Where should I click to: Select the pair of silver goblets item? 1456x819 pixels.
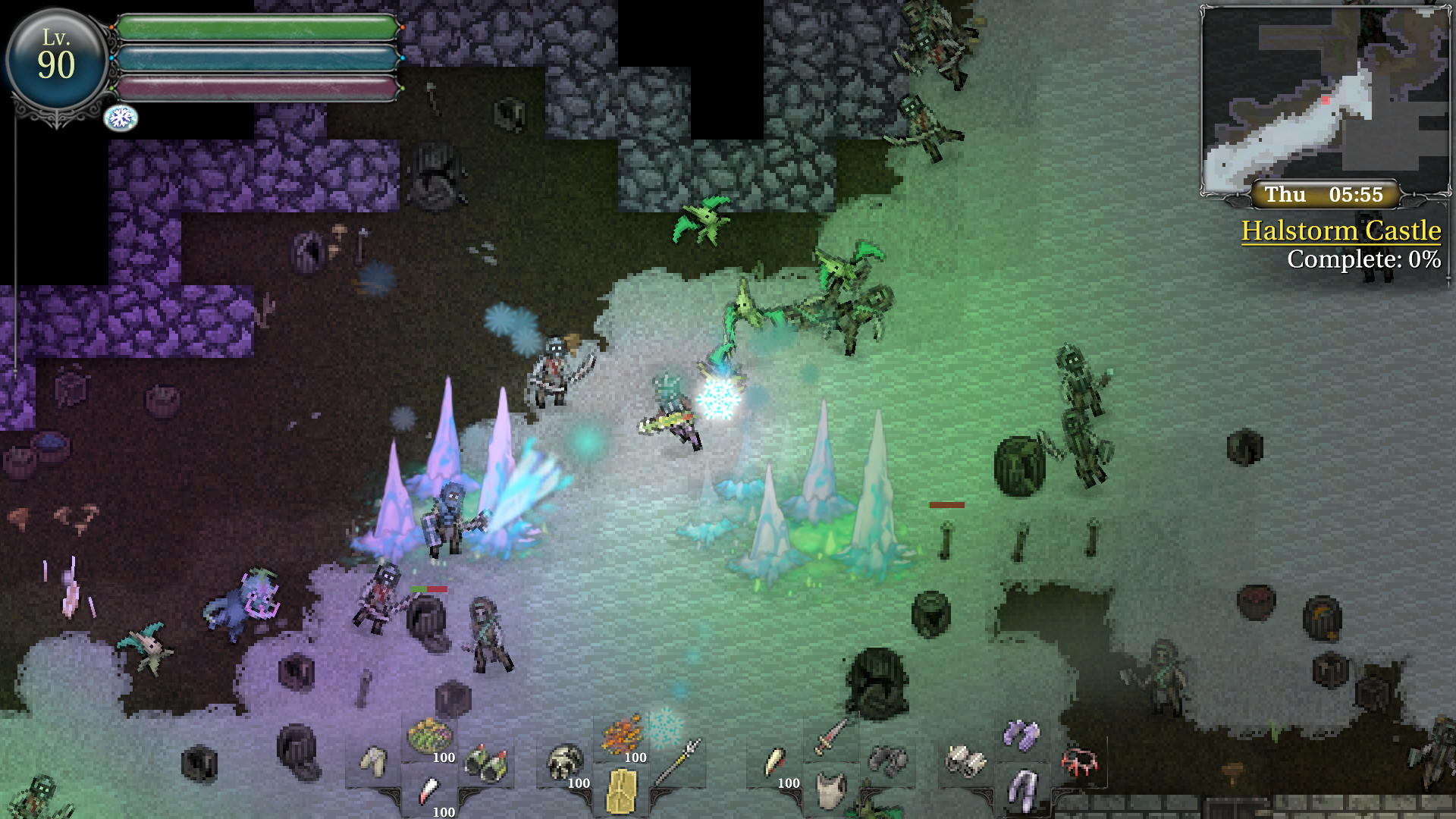[x=966, y=759]
